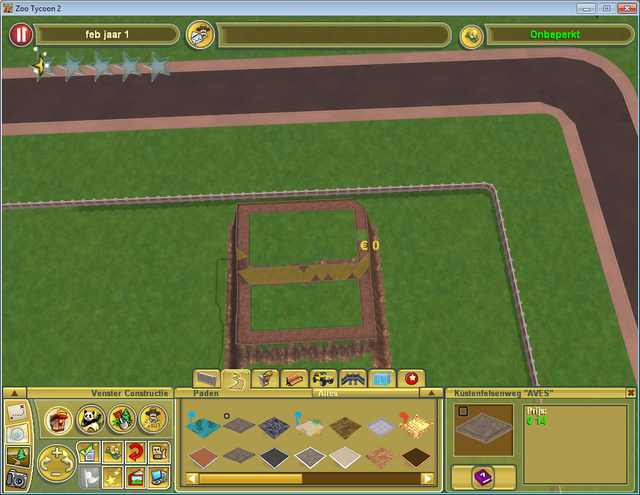The image size is (640, 495).
Task: Choose the bridge construction tab
Action: (352, 379)
